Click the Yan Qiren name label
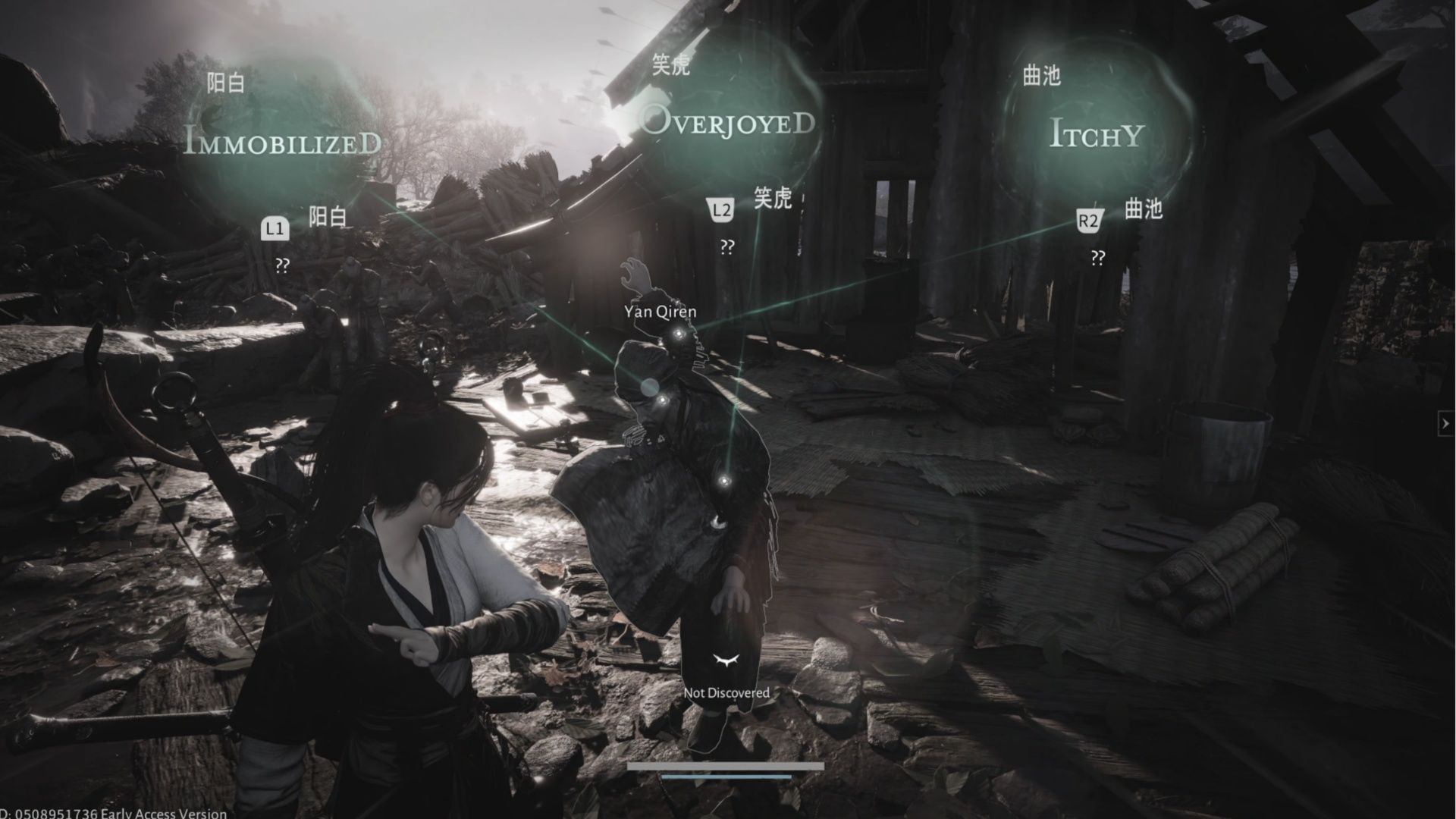Screen dimensions: 1456x819 tap(659, 311)
